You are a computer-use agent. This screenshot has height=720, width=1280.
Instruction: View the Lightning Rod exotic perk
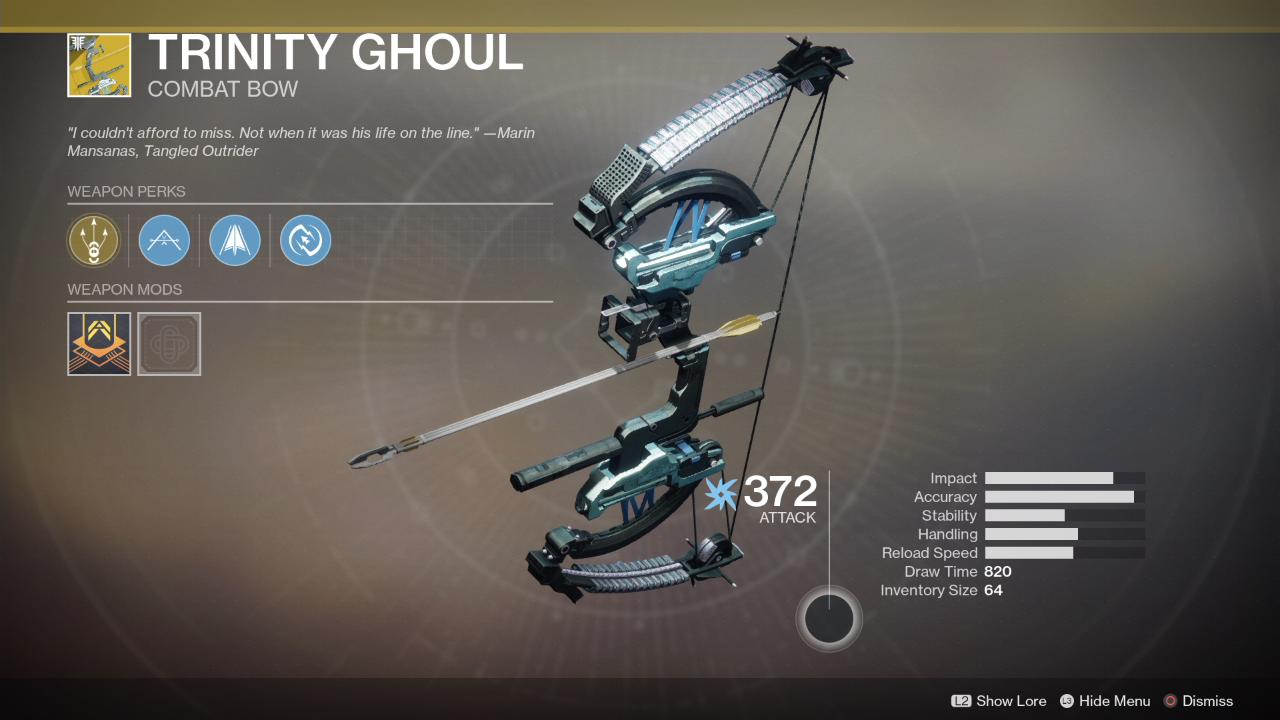(305, 240)
